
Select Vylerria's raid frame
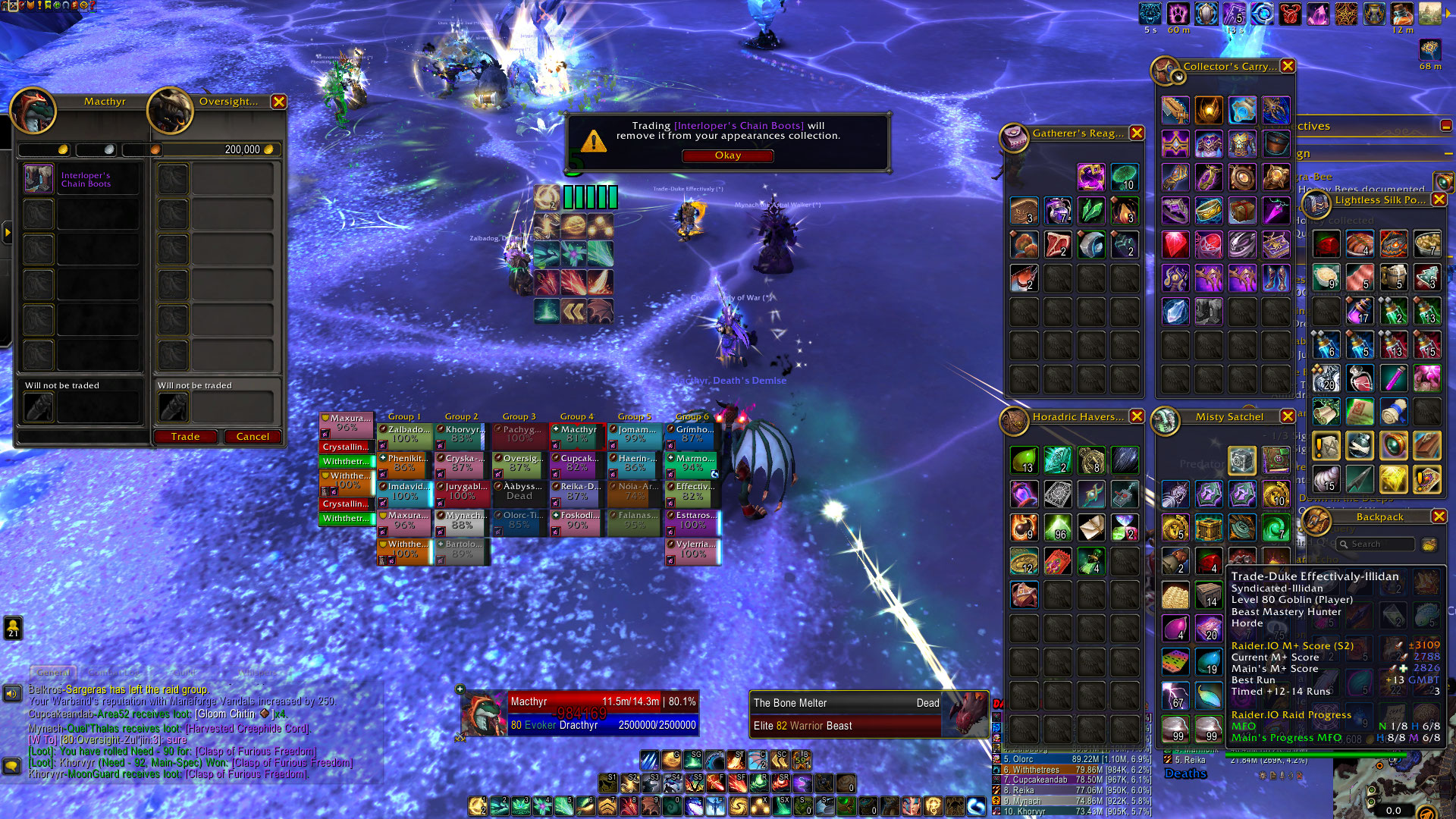click(x=692, y=549)
